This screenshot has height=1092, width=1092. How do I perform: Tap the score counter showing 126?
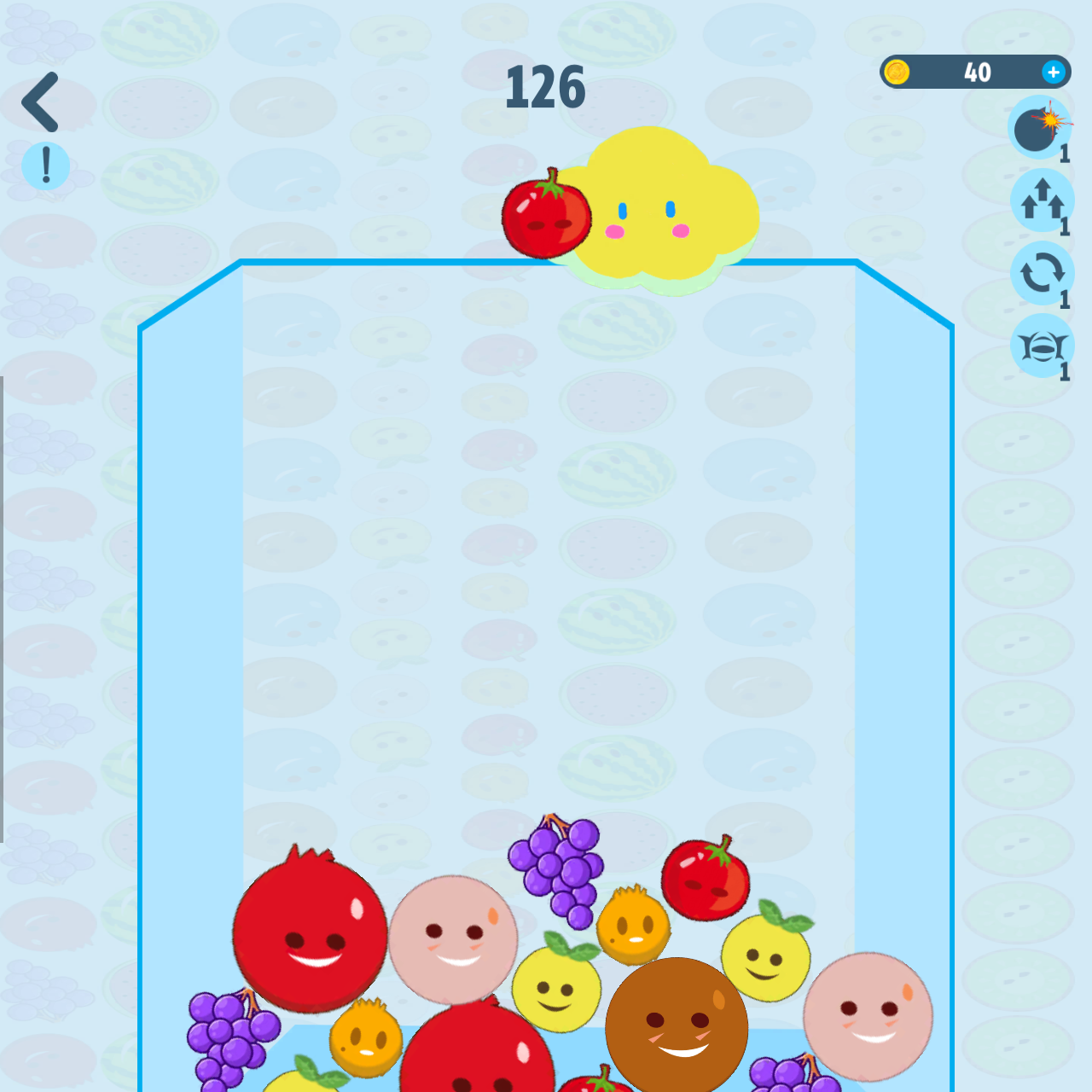(x=546, y=85)
